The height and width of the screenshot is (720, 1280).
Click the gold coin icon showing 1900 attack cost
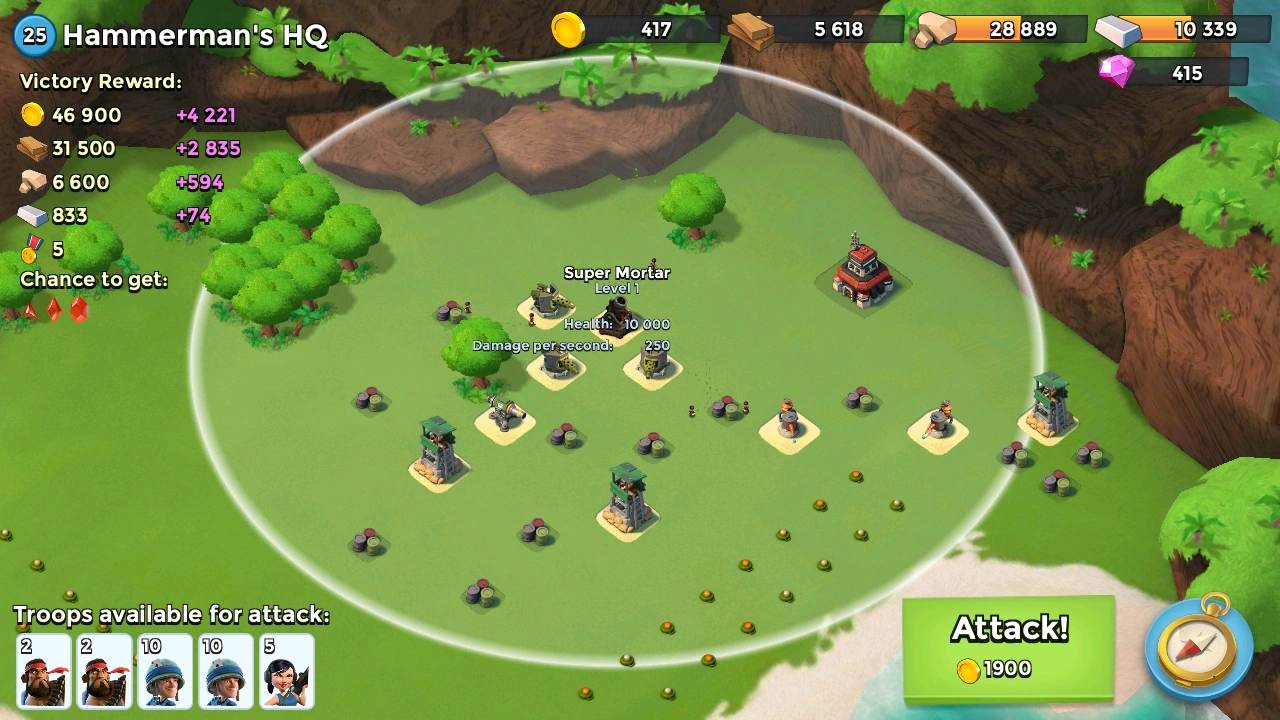click(x=969, y=671)
